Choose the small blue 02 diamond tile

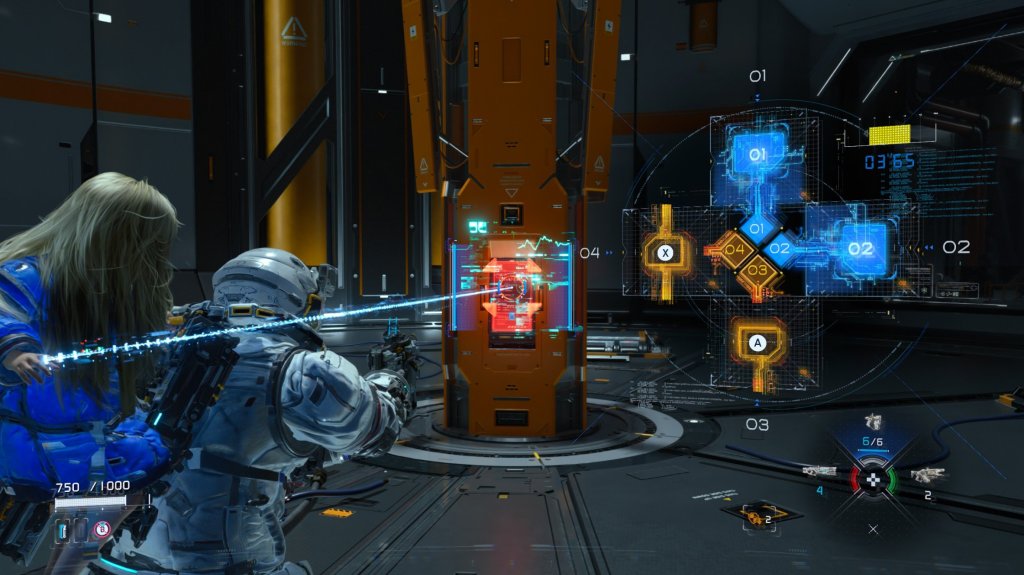pyautogui.click(x=782, y=248)
